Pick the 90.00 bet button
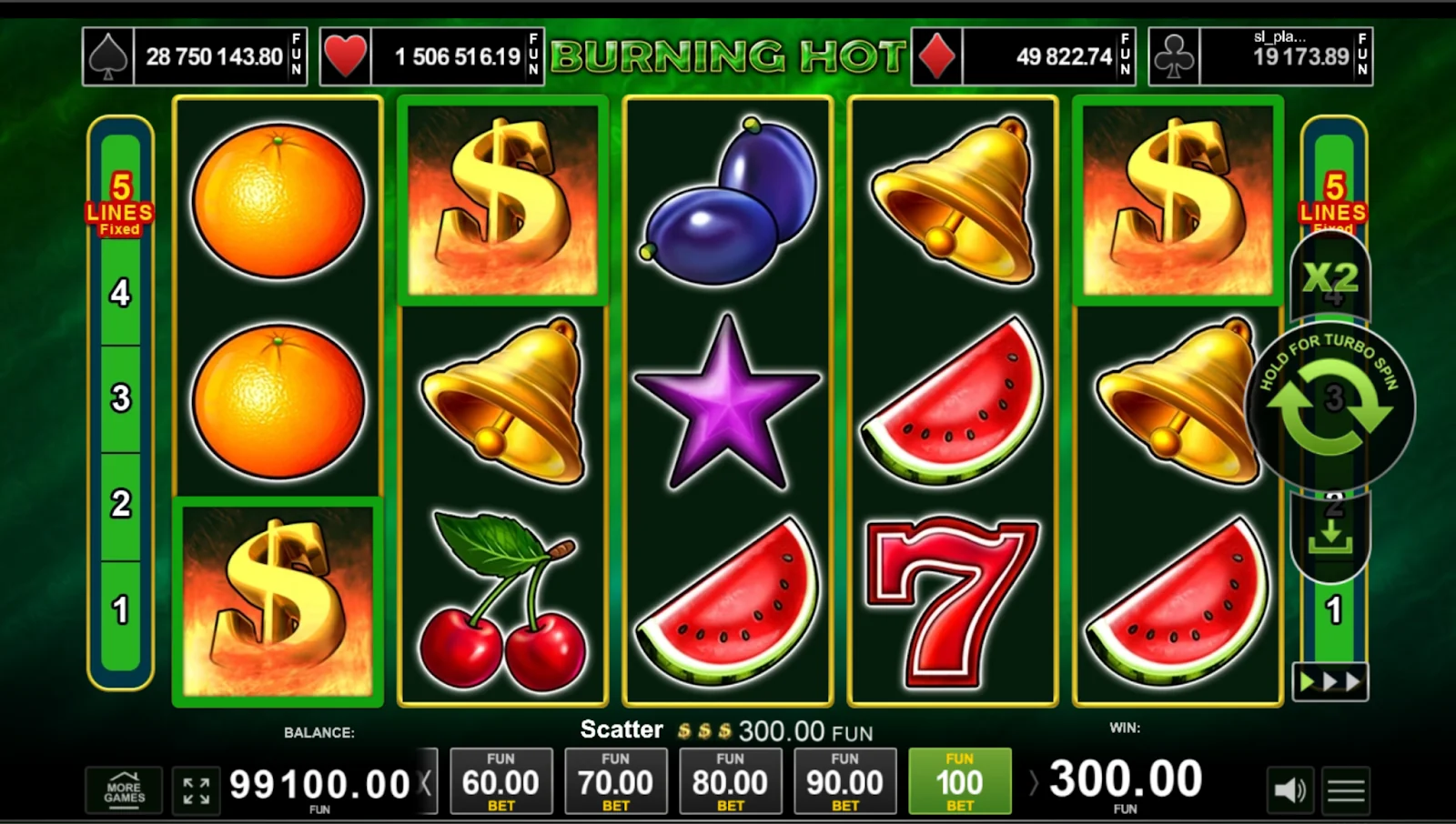The width and height of the screenshot is (1456, 824). (844, 781)
